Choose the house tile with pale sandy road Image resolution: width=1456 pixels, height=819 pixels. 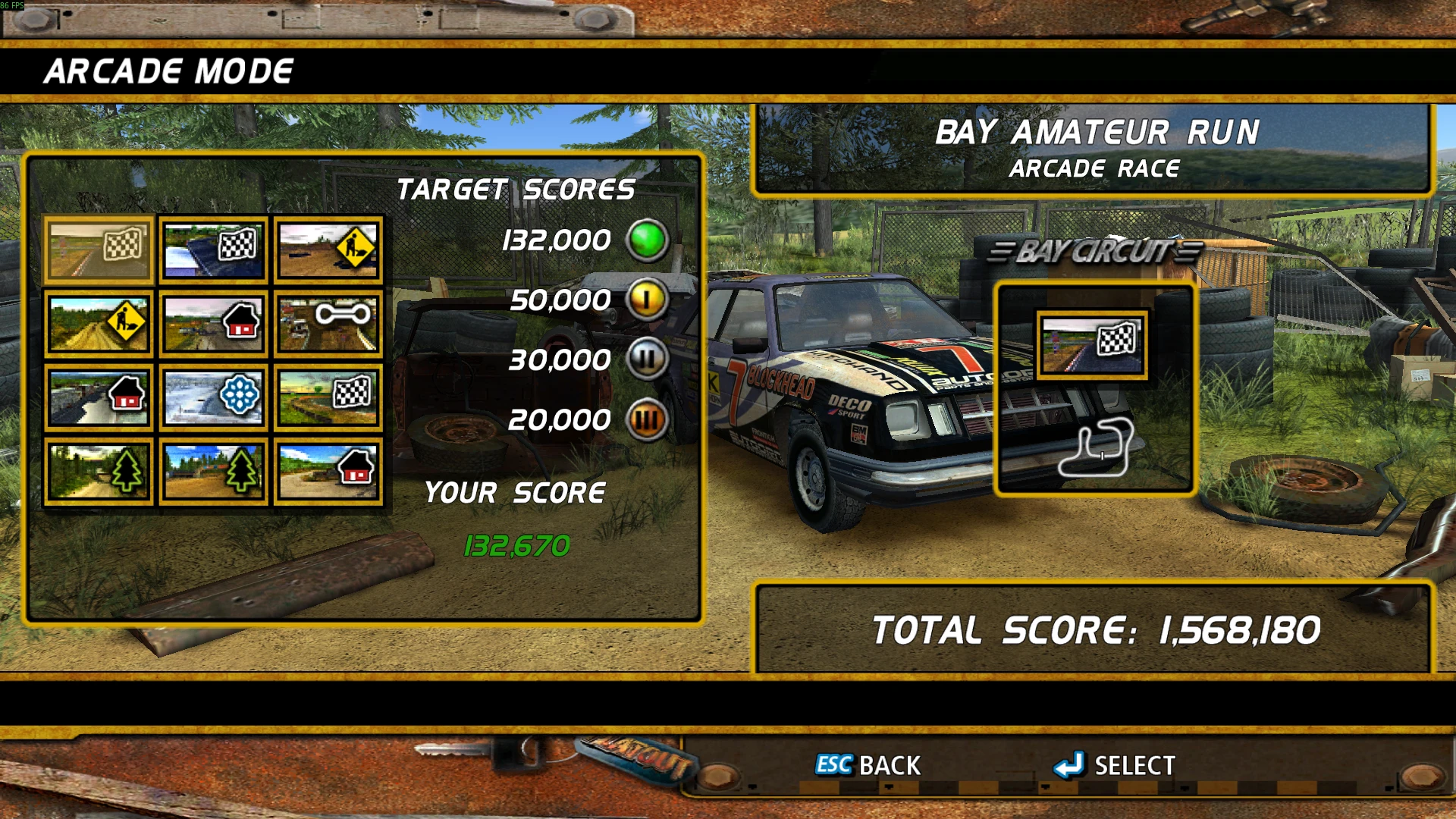(328, 472)
